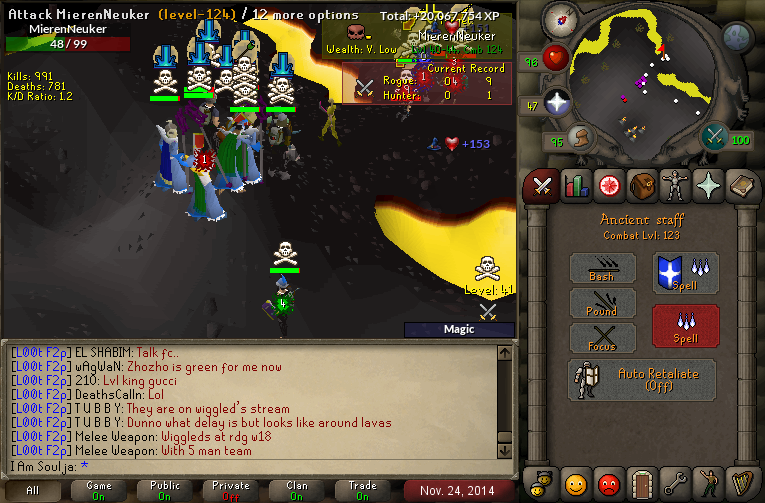
Task: Select the Focus attack style
Action: coord(602,337)
